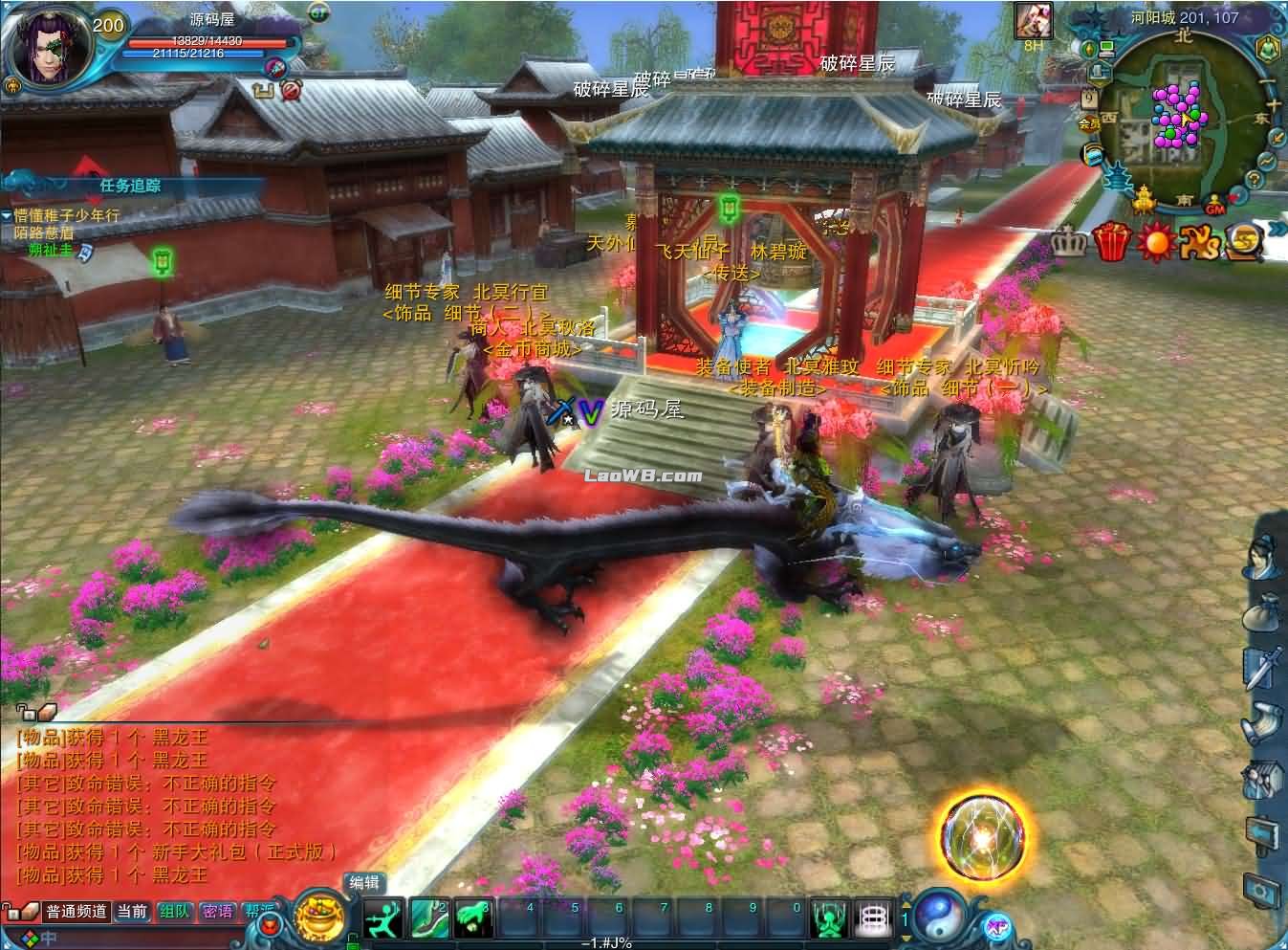Screen dimensions: 1288x950
Task: Click the 普通频道 channel button
Action: 76,911
